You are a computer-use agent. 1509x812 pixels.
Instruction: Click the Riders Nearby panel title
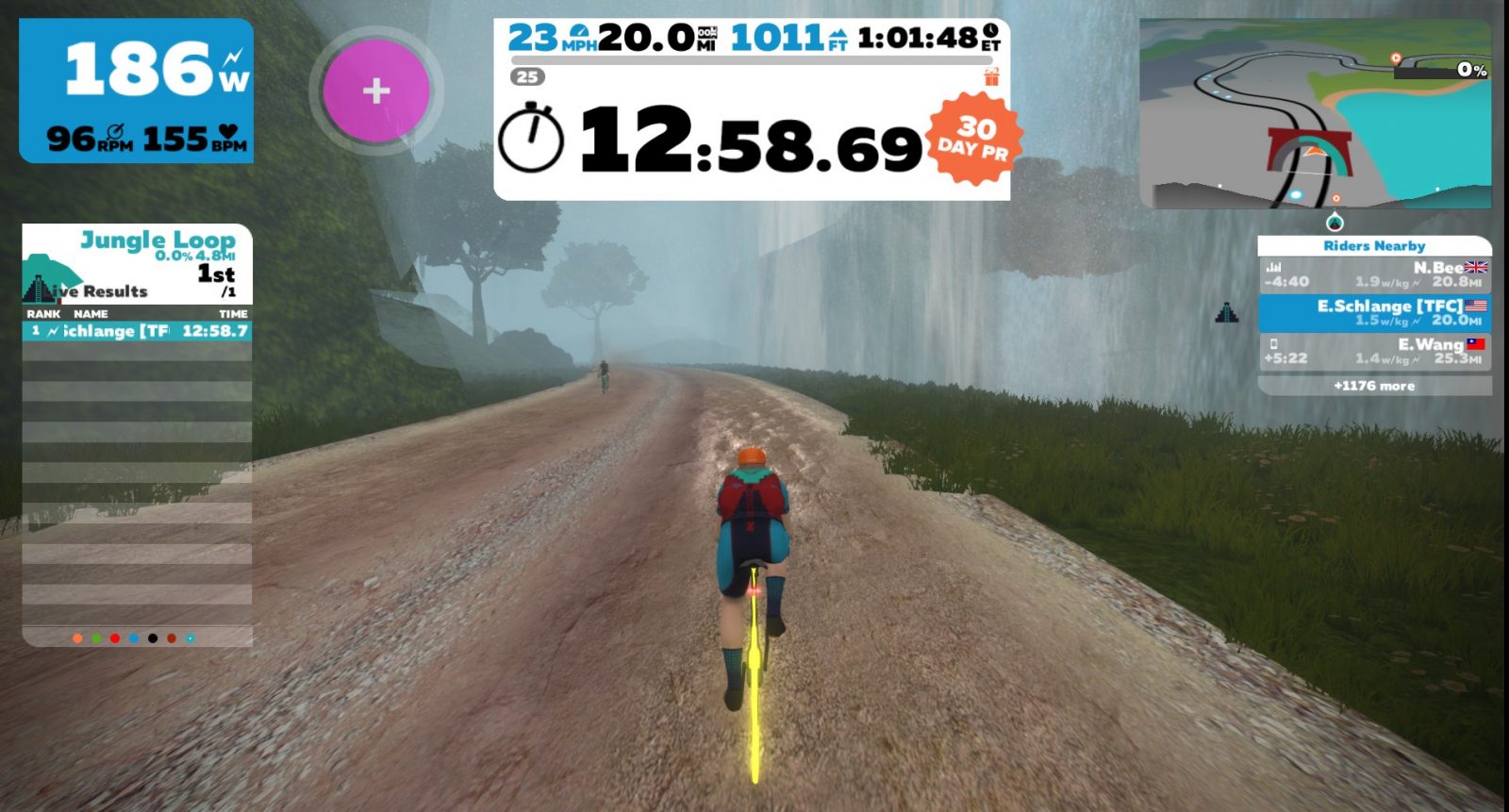pyautogui.click(x=1374, y=246)
